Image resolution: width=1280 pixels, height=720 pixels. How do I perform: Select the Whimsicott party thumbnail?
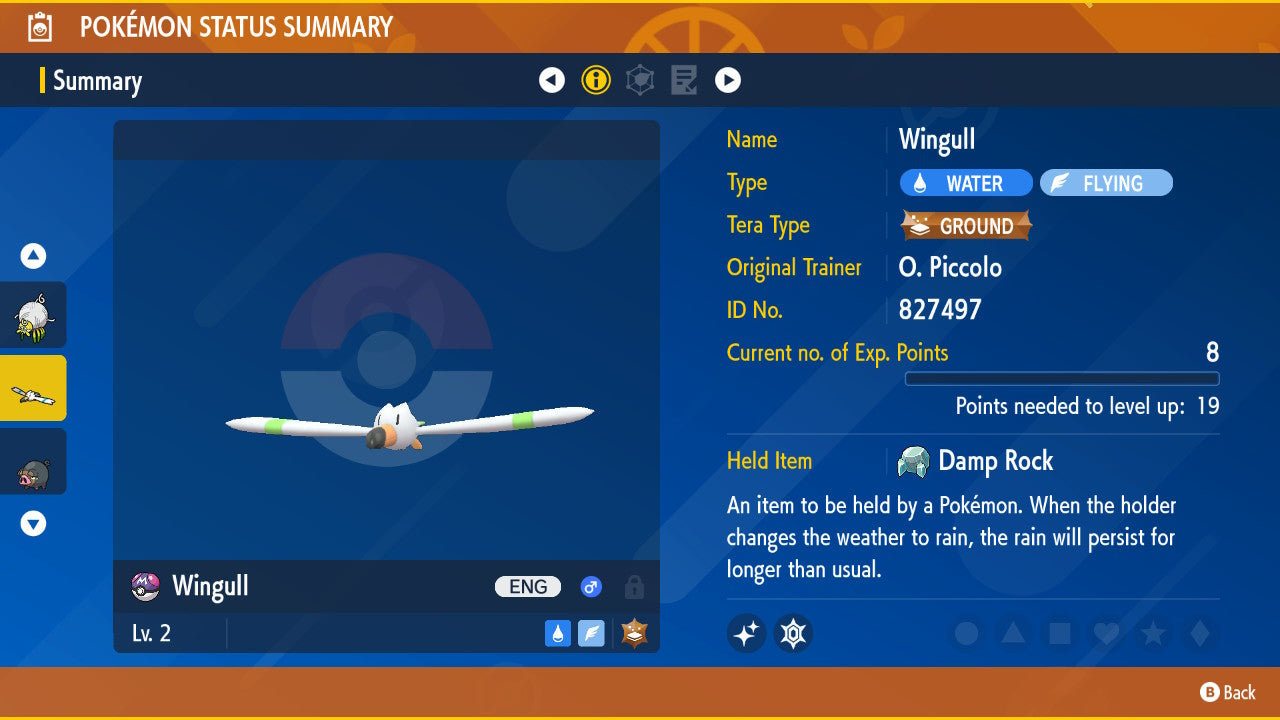tap(33, 315)
